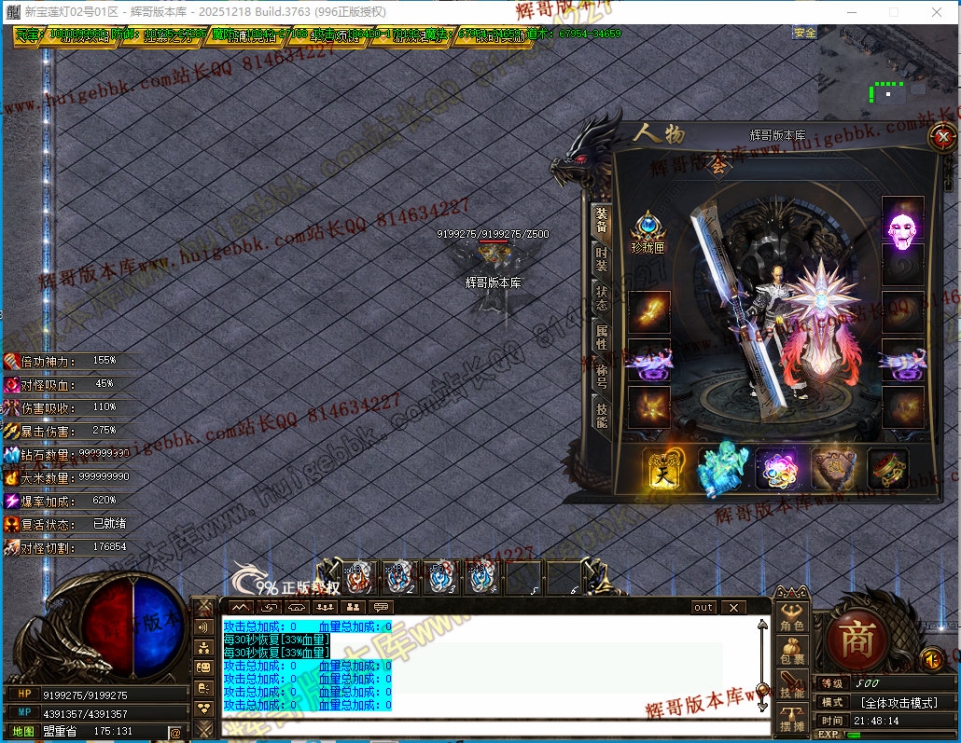Show the 属性 attributes tab
Image resolution: width=961 pixels, height=743 pixels.
click(x=601, y=336)
